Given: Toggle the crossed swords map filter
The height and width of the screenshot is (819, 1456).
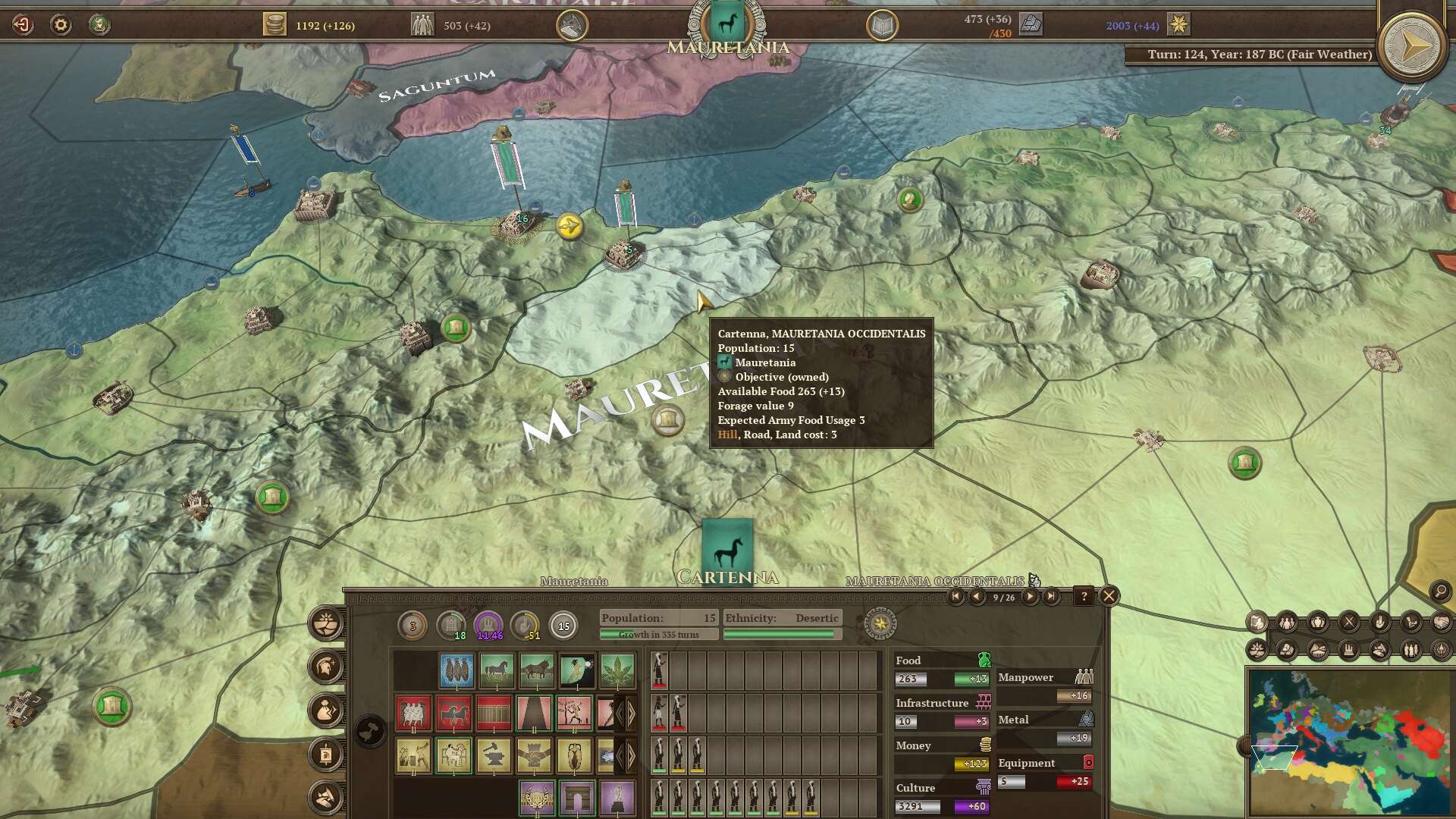Looking at the screenshot, I should [x=1349, y=623].
